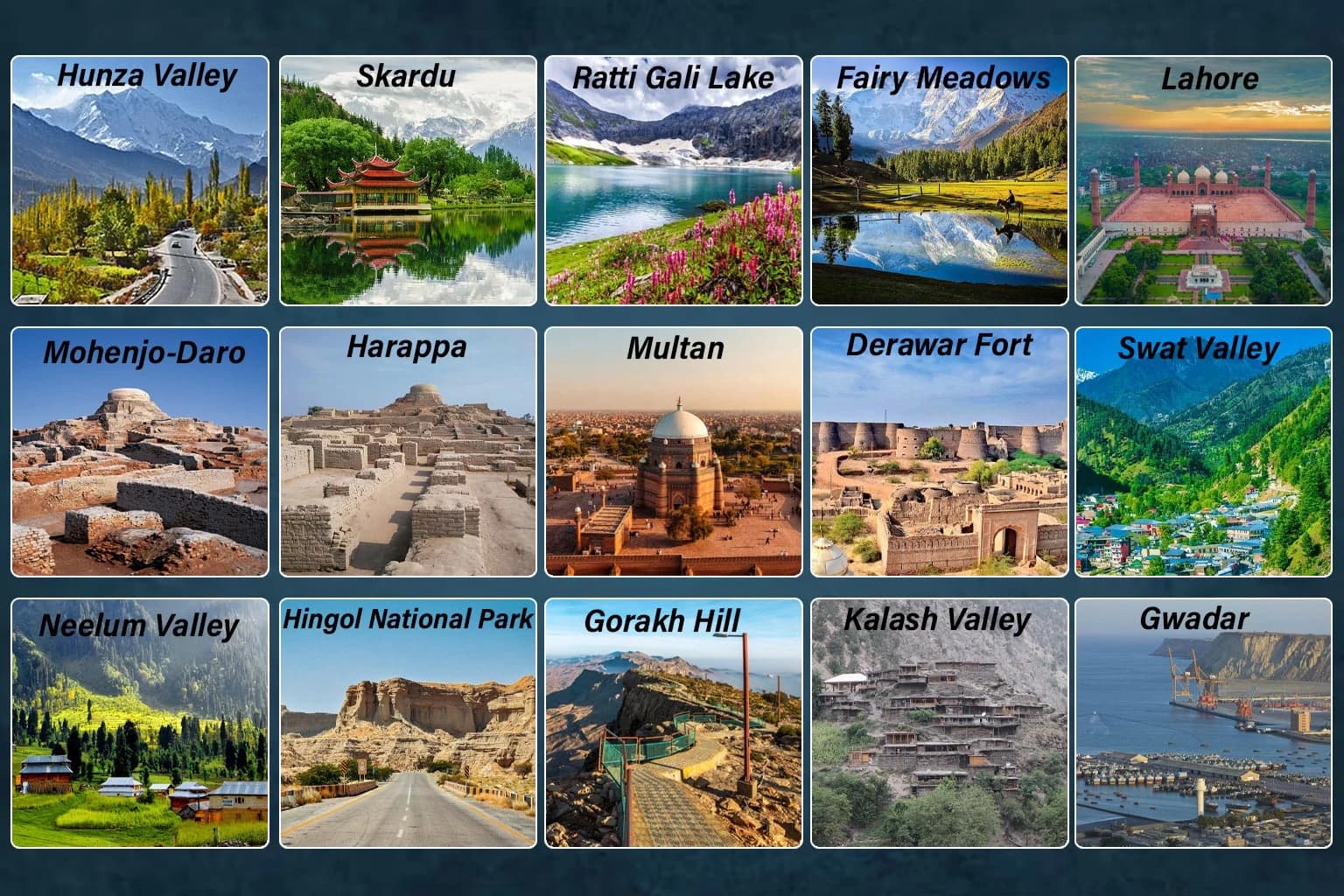Image resolution: width=1344 pixels, height=896 pixels.
Task: Open the Mohenjo-Daro ruins card
Action: pyautogui.click(x=140, y=452)
